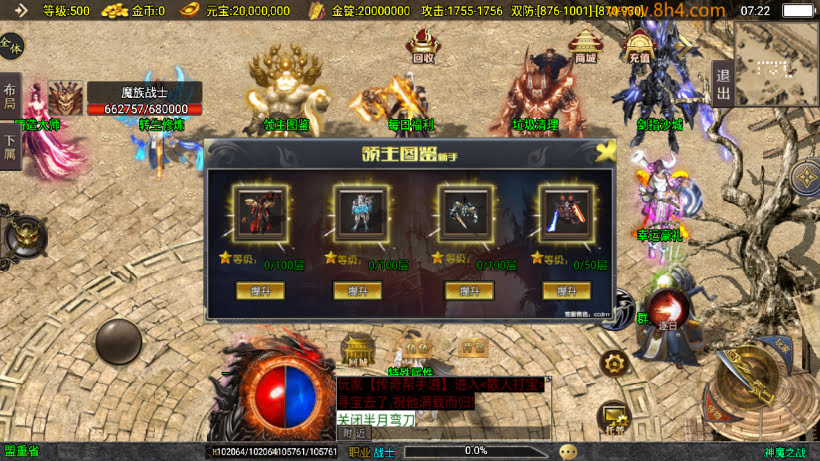This screenshot has height=461, width=820.
Task: Select the red-armored lord portrait card
Action: 252,212
